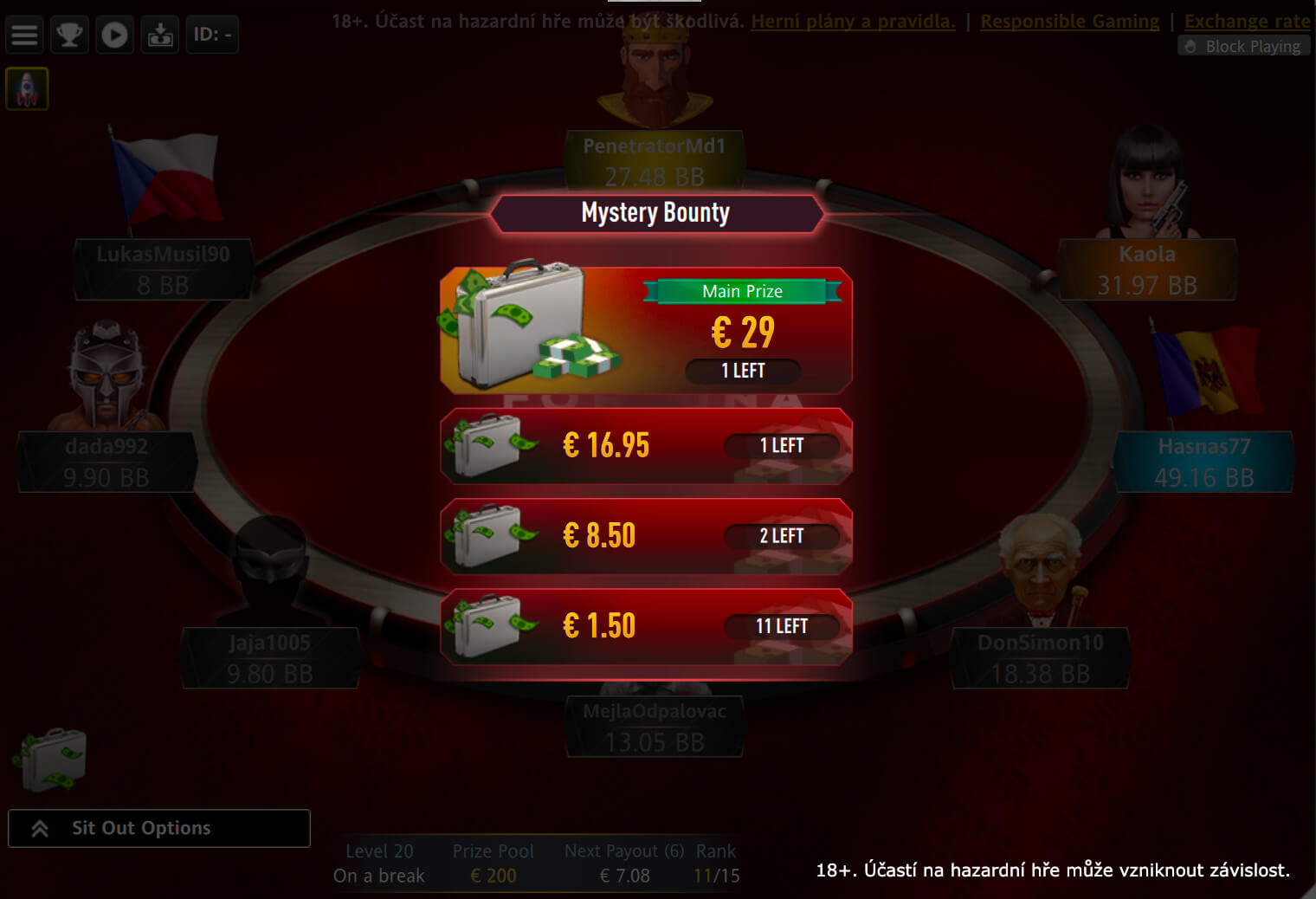Open Herní plány a pravidla link
Image resolution: width=1316 pixels, height=899 pixels.
click(x=853, y=21)
